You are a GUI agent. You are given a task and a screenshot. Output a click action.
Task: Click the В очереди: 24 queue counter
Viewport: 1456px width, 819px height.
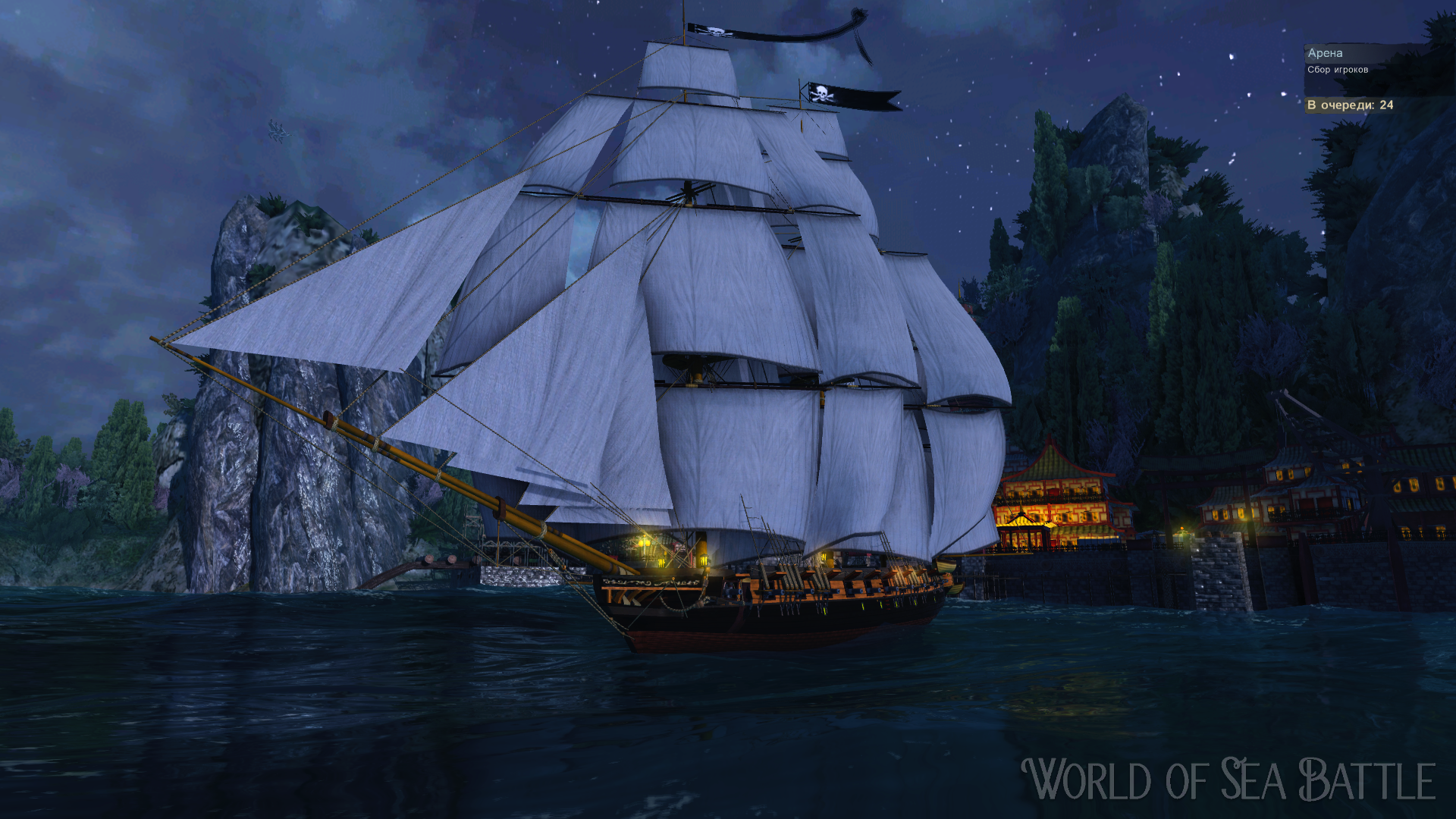coord(1350,106)
